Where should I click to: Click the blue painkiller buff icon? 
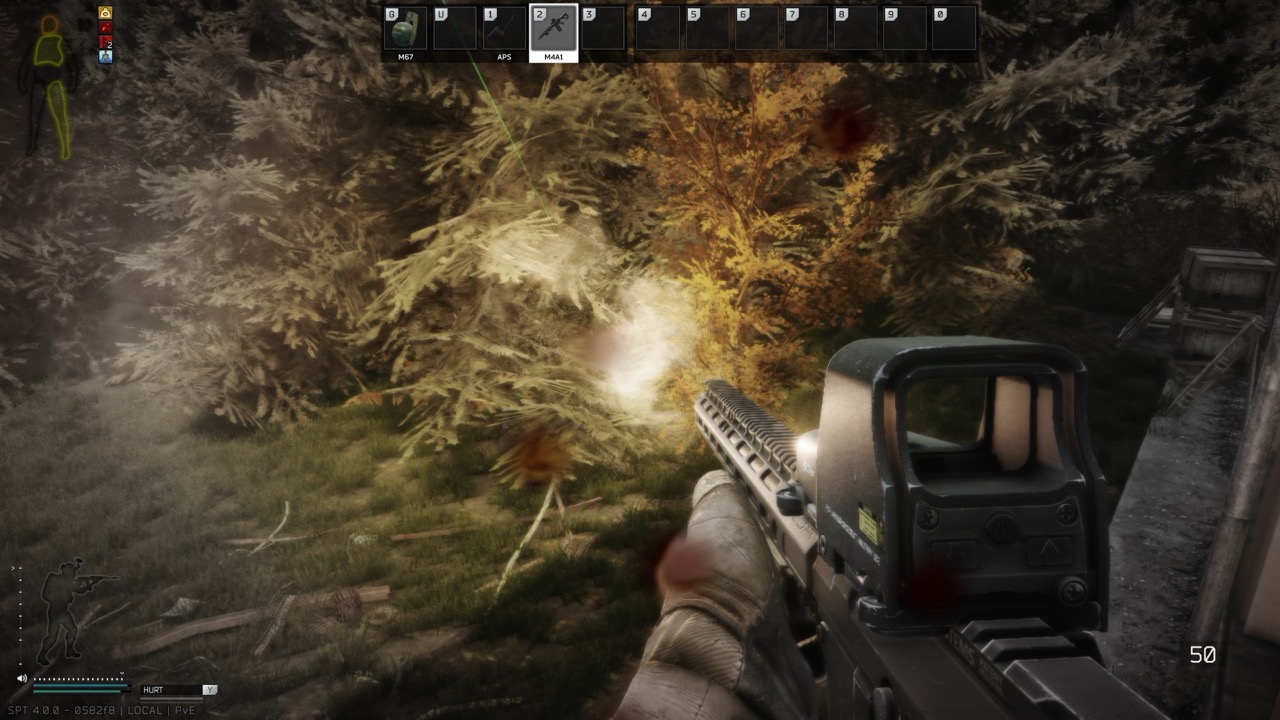(105, 57)
